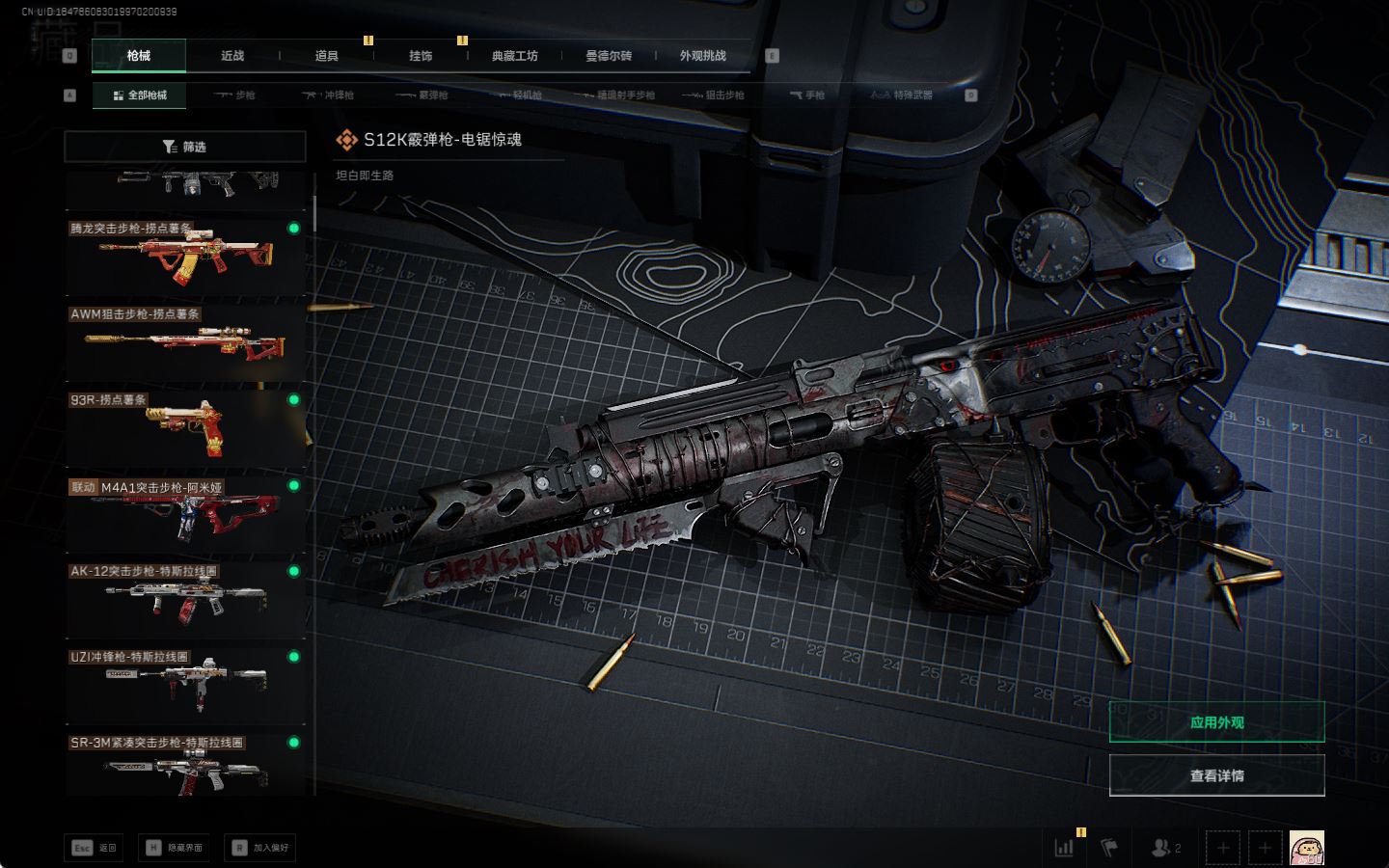Filter by 冲锋枪 submachine guns
The image size is (1389, 868).
[x=328, y=95]
